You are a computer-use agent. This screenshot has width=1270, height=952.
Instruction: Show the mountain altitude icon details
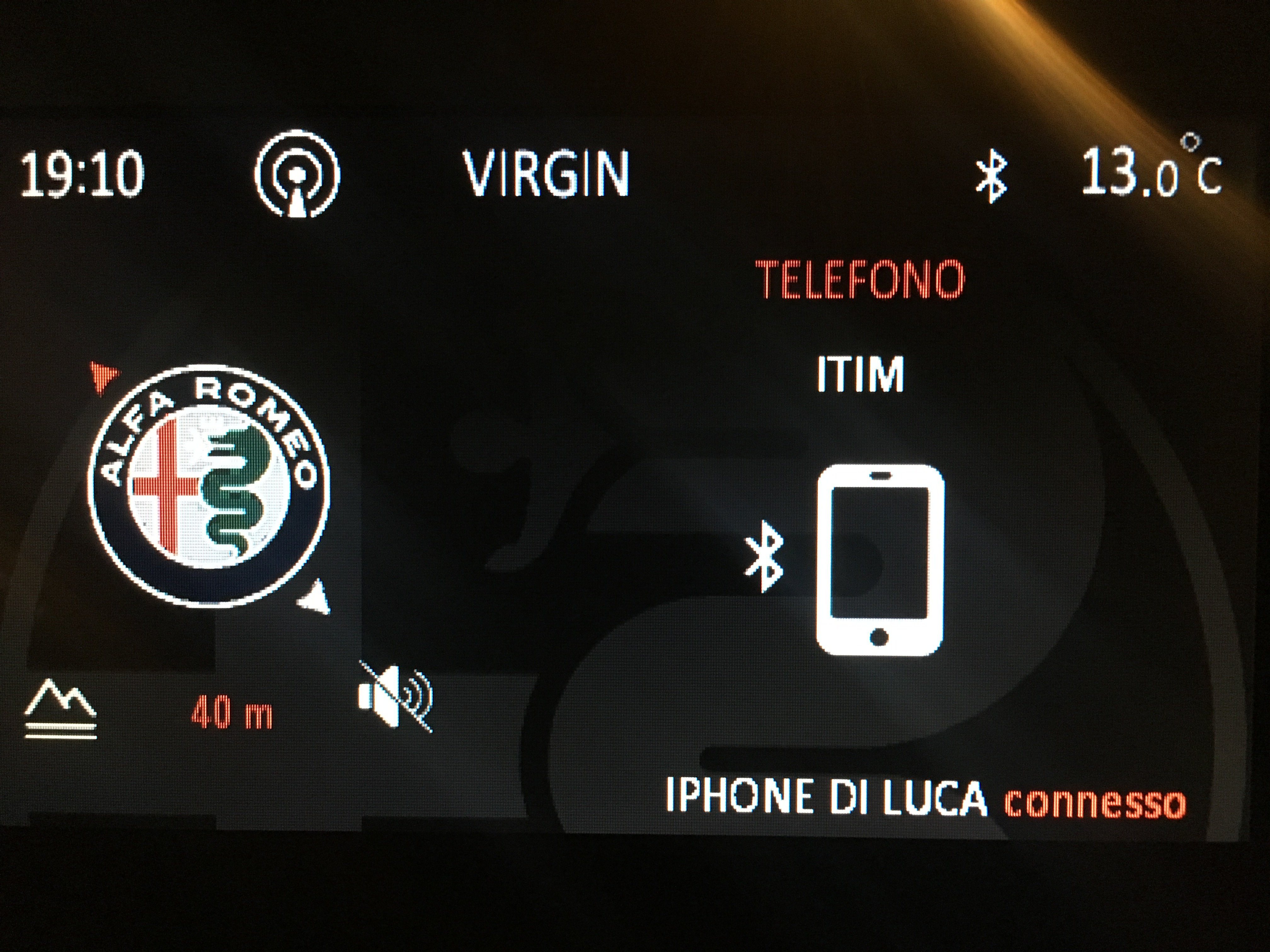point(60,709)
